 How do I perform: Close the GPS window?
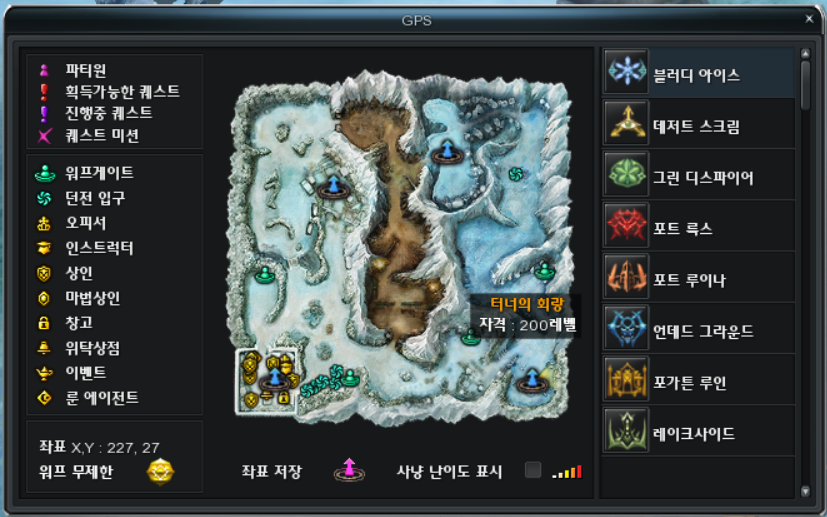tap(809, 18)
